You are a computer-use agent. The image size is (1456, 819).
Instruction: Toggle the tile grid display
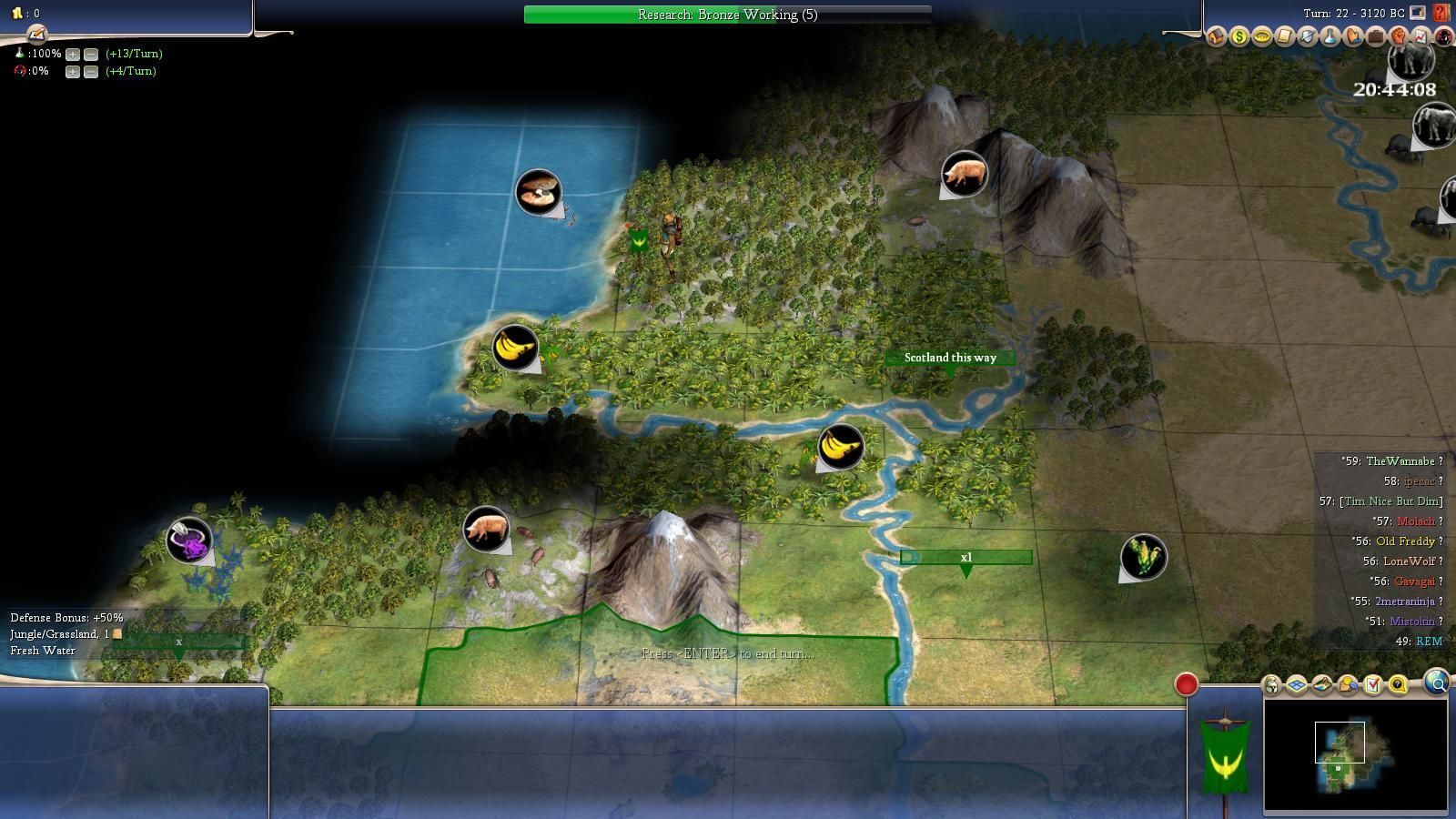tap(1296, 684)
